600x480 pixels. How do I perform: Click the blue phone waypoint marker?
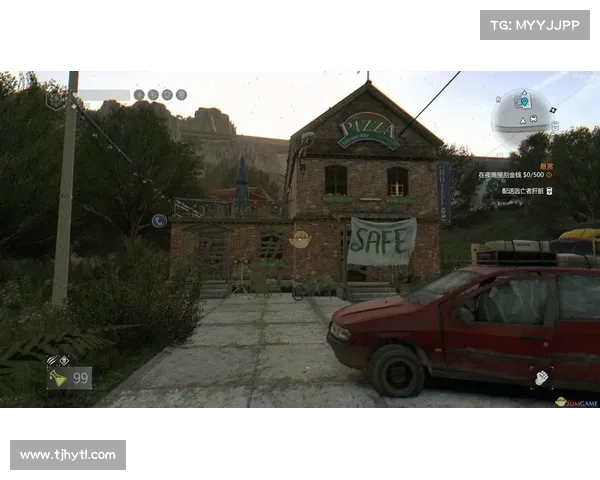[158, 220]
